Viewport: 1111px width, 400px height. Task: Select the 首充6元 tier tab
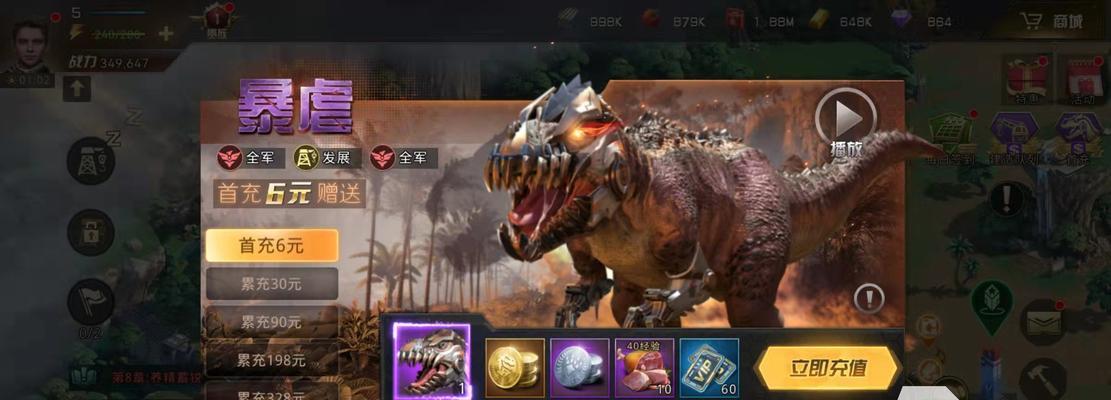272,245
